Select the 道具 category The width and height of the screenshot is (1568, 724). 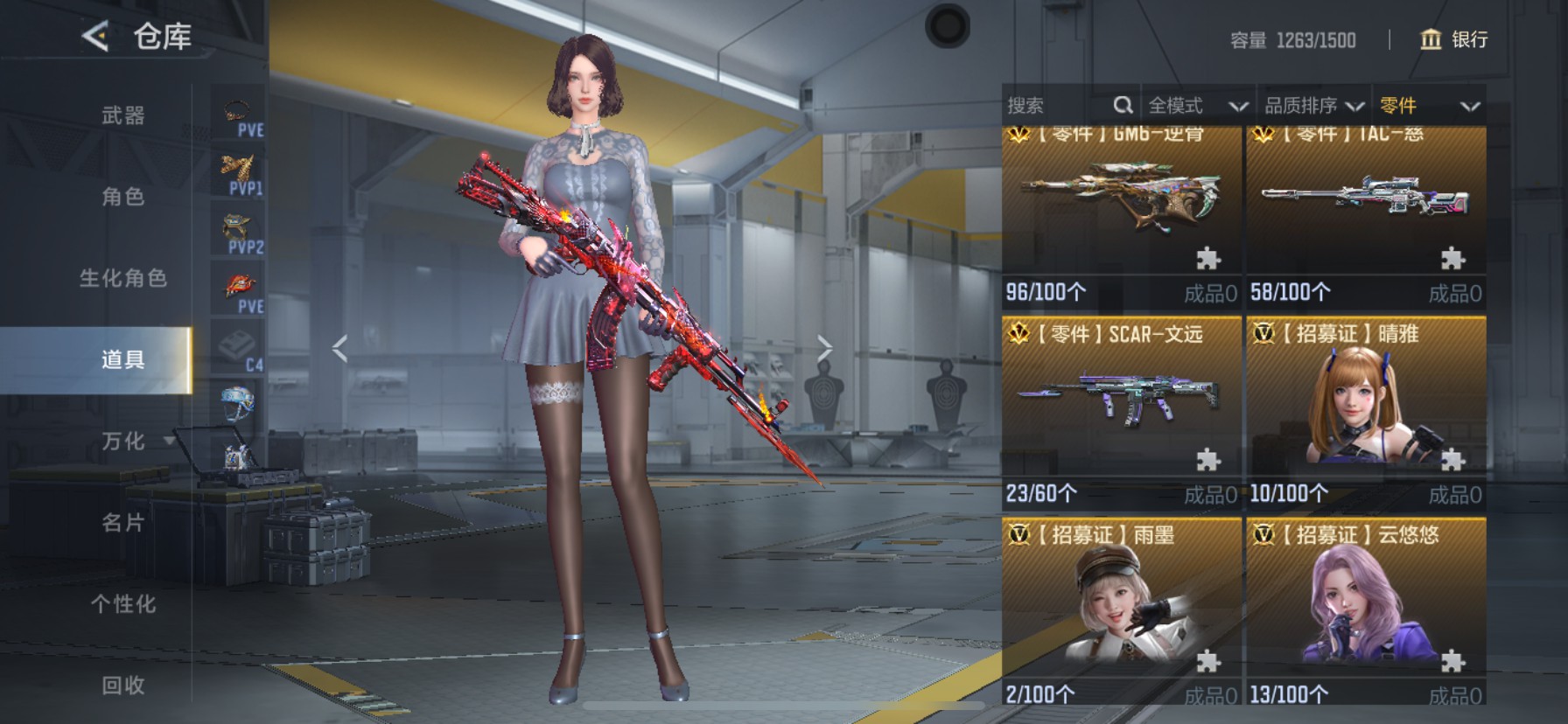(122, 359)
